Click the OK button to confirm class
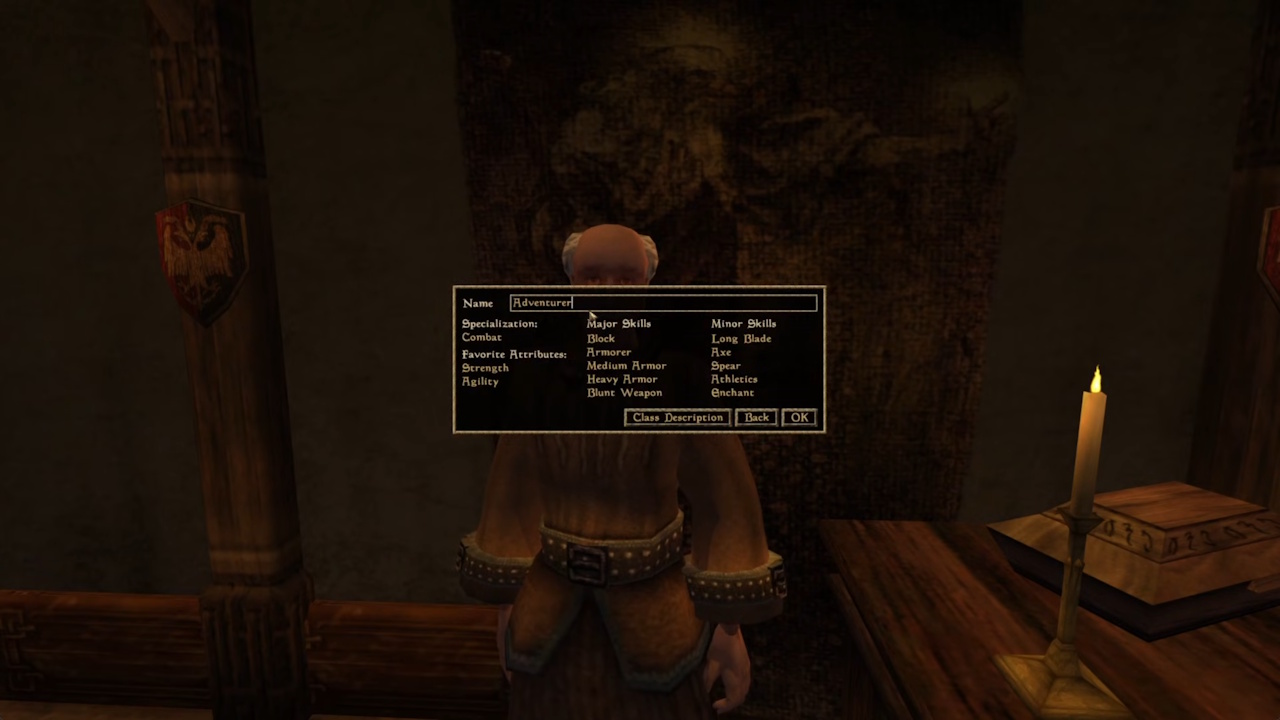Screen dimensions: 1280x720 point(798,417)
